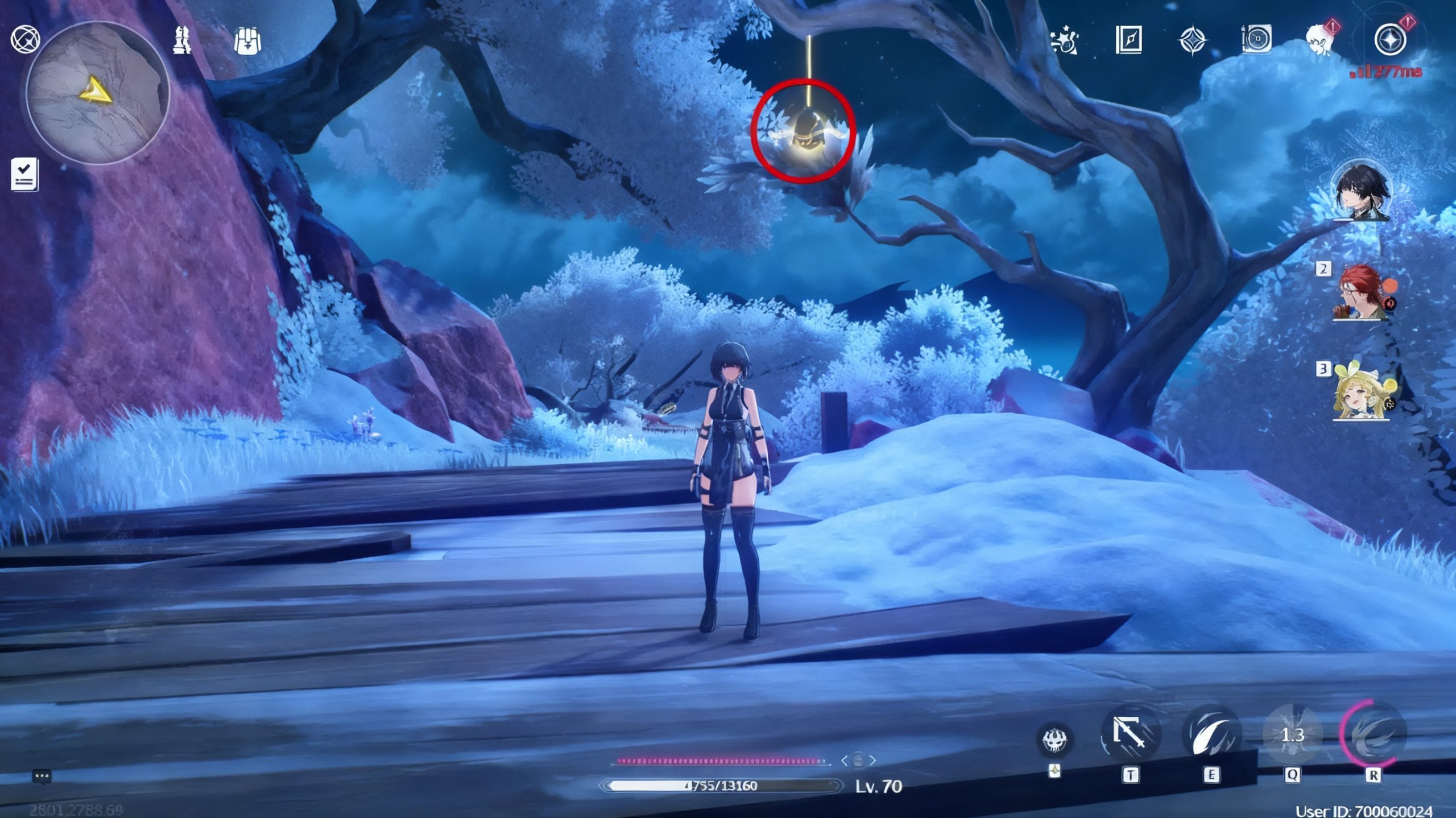Open the character head icon with alert
This screenshot has height=818, width=1456.
click(x=1321, y=39)
